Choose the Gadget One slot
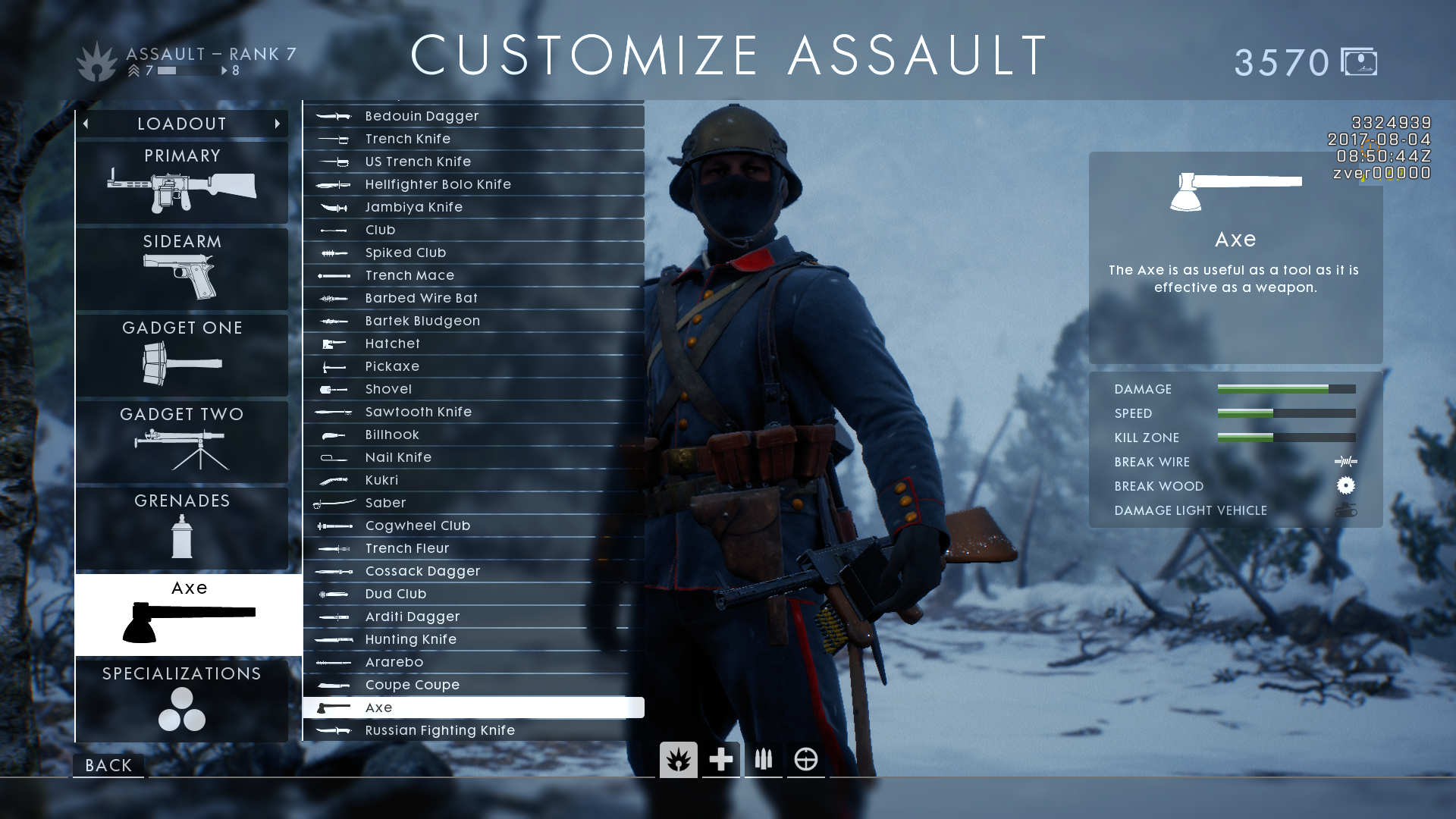Viewport: 1456px width, 819px height. point(182,354)
